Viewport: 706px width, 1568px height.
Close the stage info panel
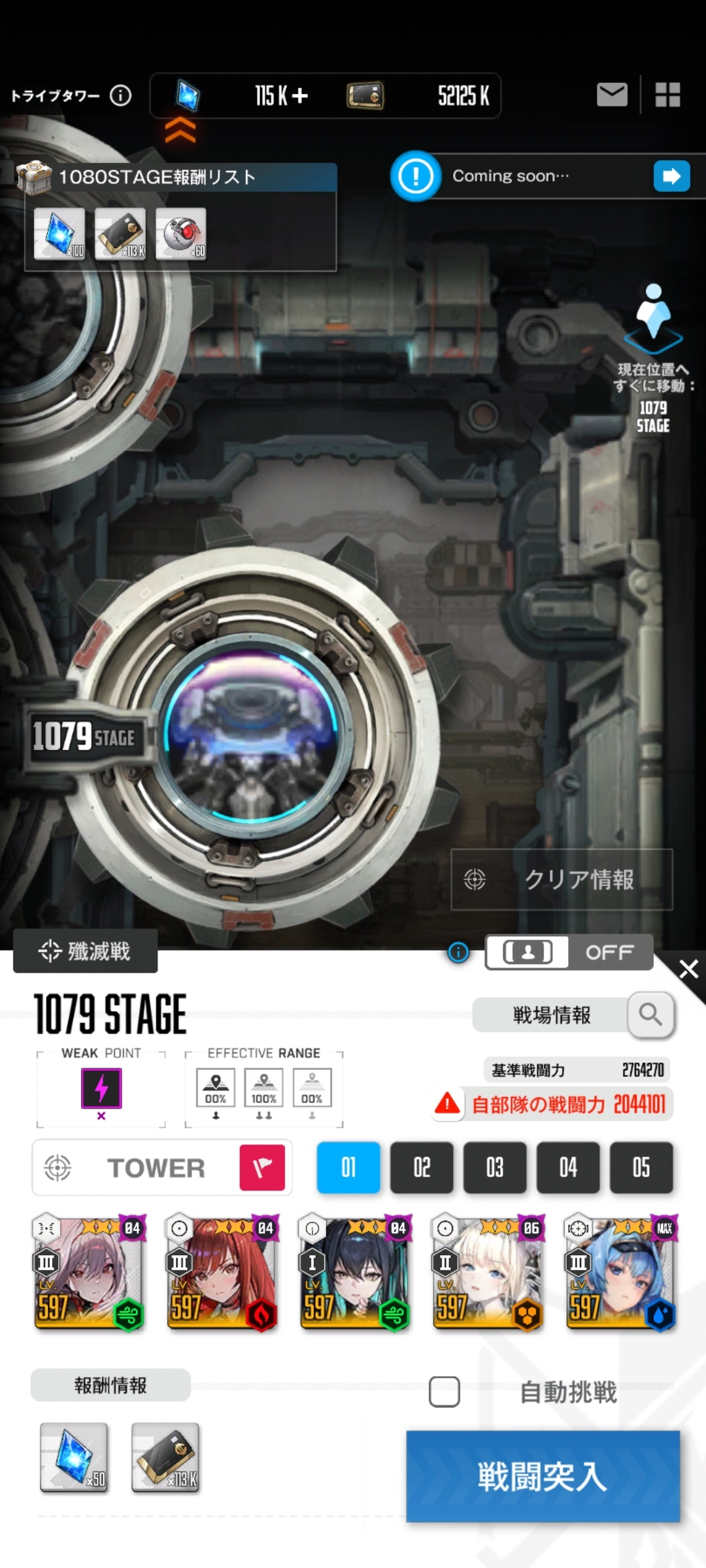click(x=688, y=969)
